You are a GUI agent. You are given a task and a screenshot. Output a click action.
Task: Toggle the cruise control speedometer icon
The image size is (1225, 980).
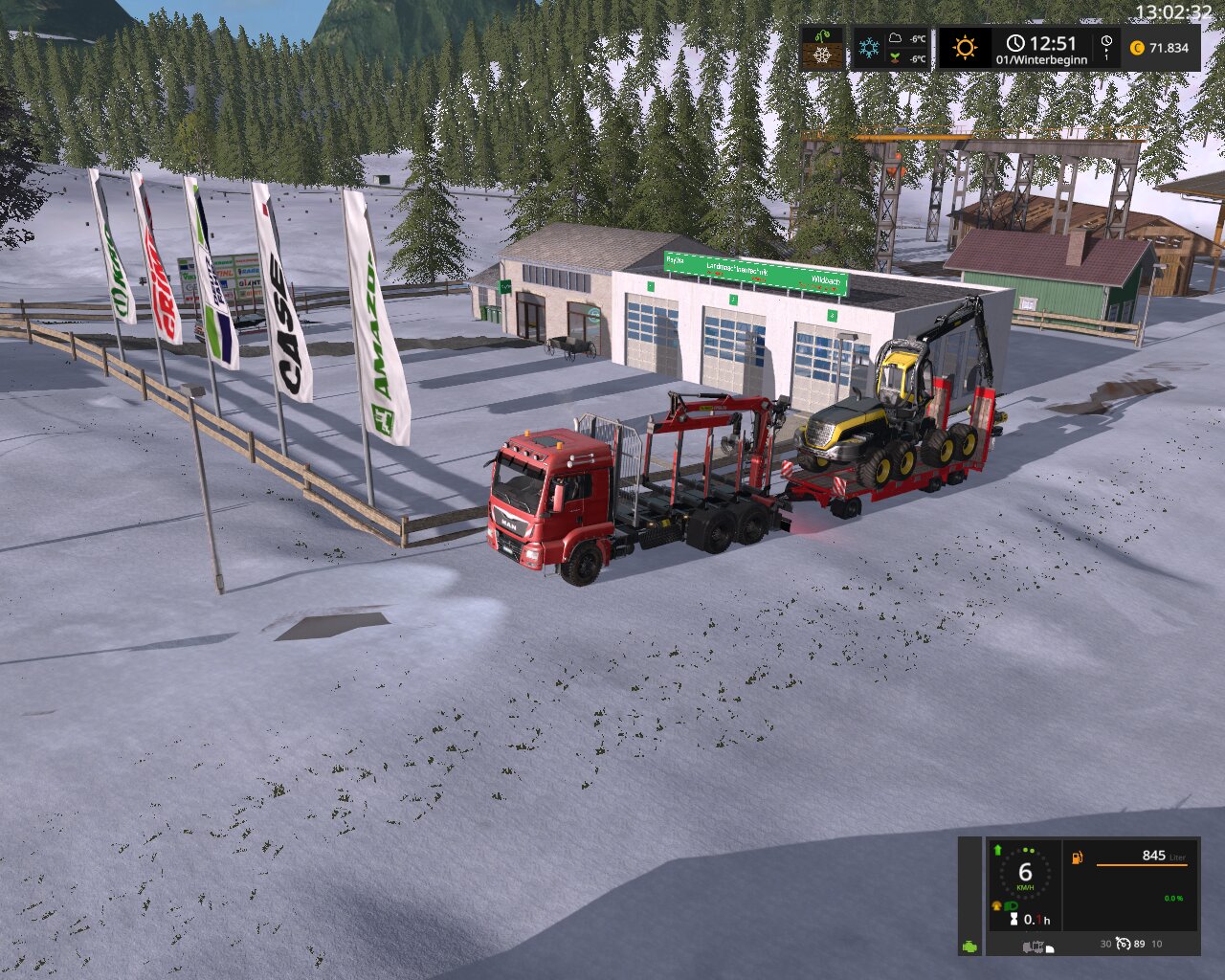click(1124, 944)
